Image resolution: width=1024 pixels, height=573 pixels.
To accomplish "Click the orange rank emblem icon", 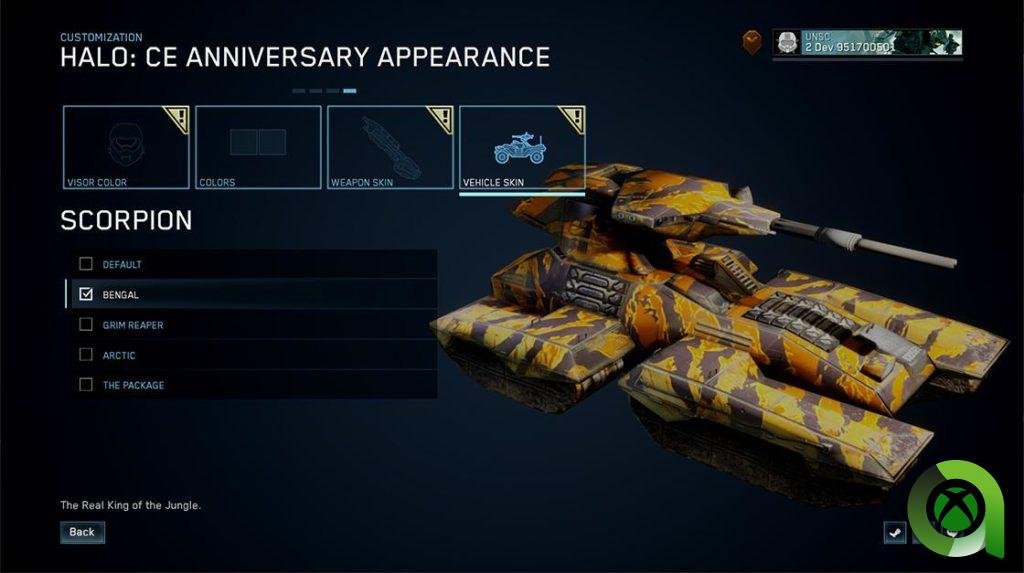I will [752, 42].
